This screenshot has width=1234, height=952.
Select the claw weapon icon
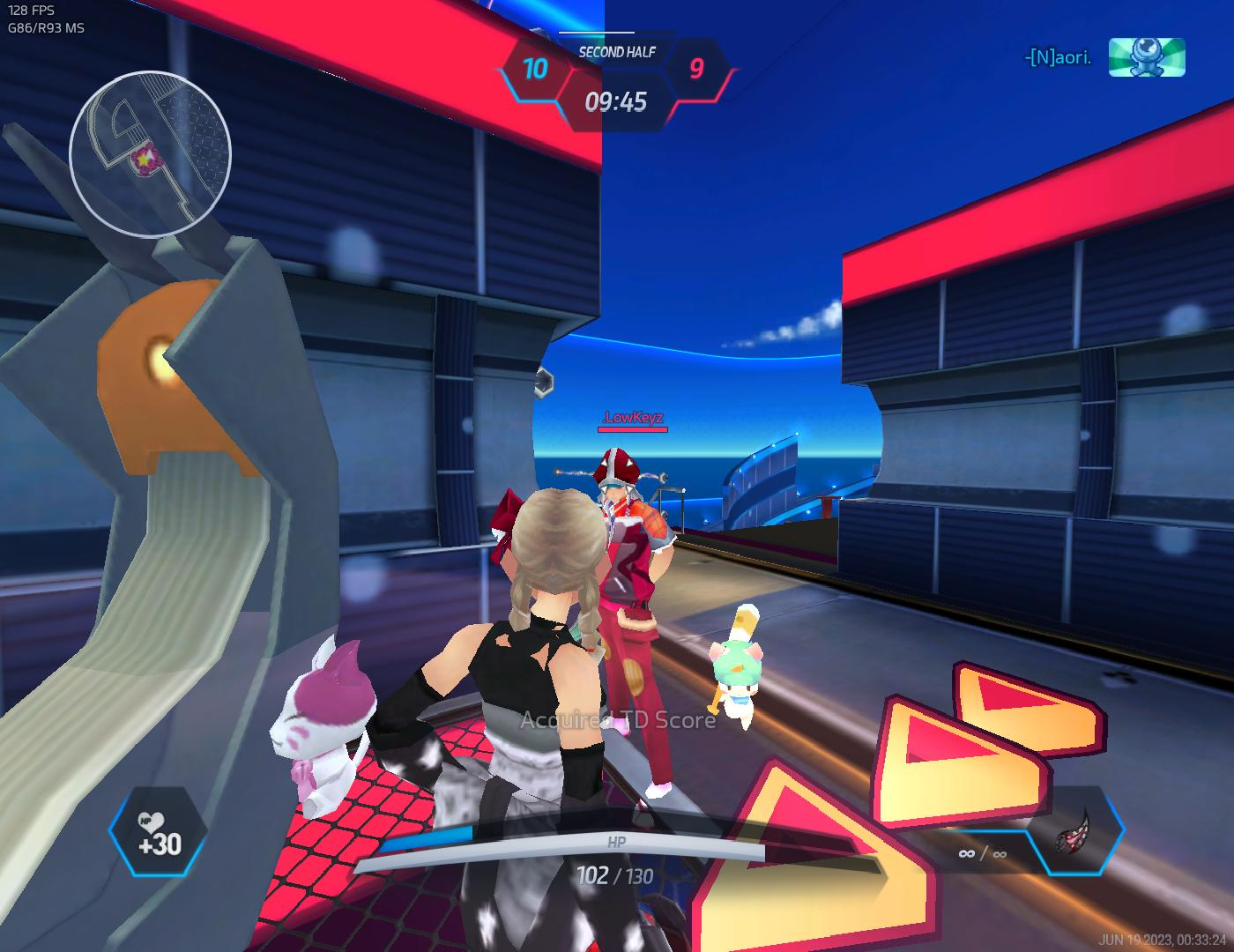(1076, 830)
